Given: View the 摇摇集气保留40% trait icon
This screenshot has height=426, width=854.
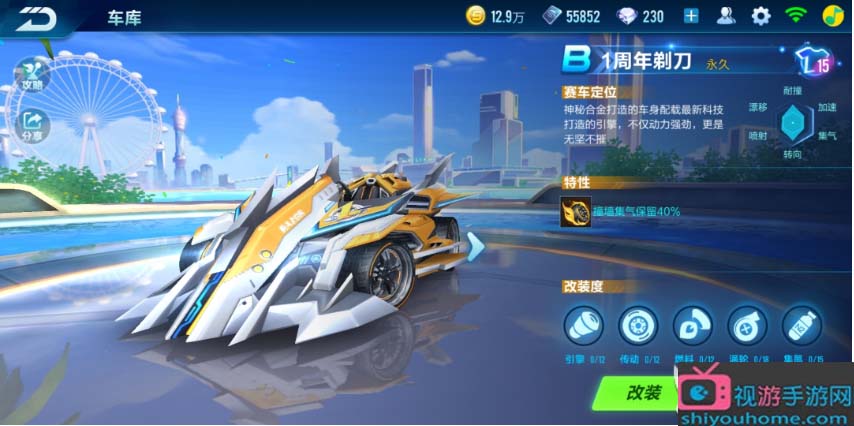Looking at the screenshot, I should [x=576, y=212].
